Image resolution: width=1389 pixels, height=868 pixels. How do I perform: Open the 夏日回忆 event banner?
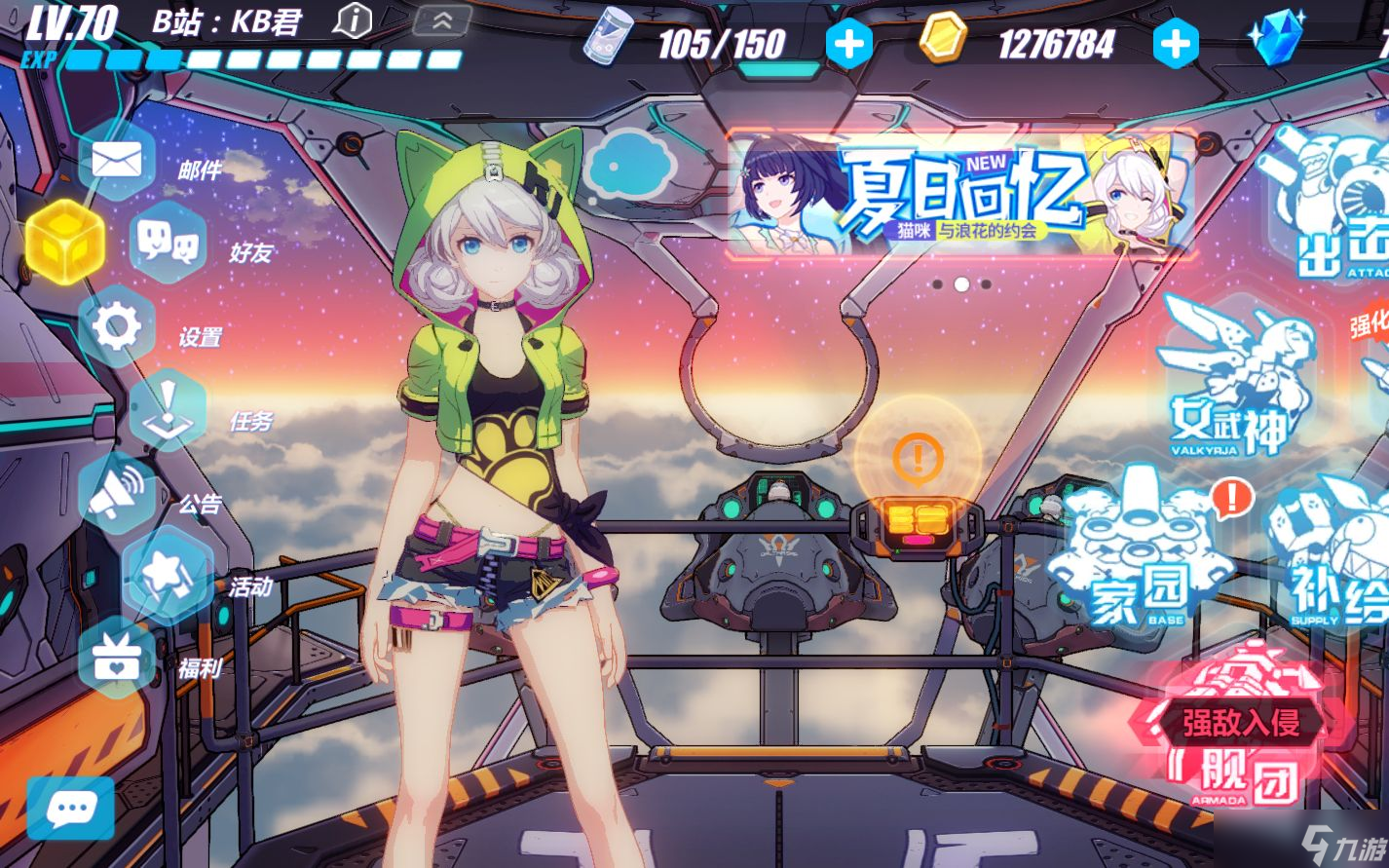pos(961,195)
